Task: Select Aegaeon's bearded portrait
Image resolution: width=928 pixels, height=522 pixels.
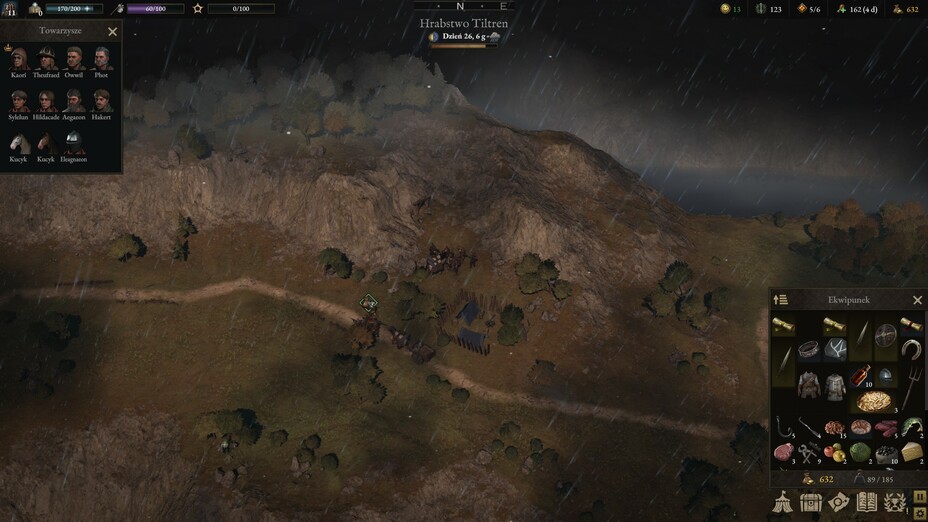Action: pyautogui.click(x=74, y=100)
